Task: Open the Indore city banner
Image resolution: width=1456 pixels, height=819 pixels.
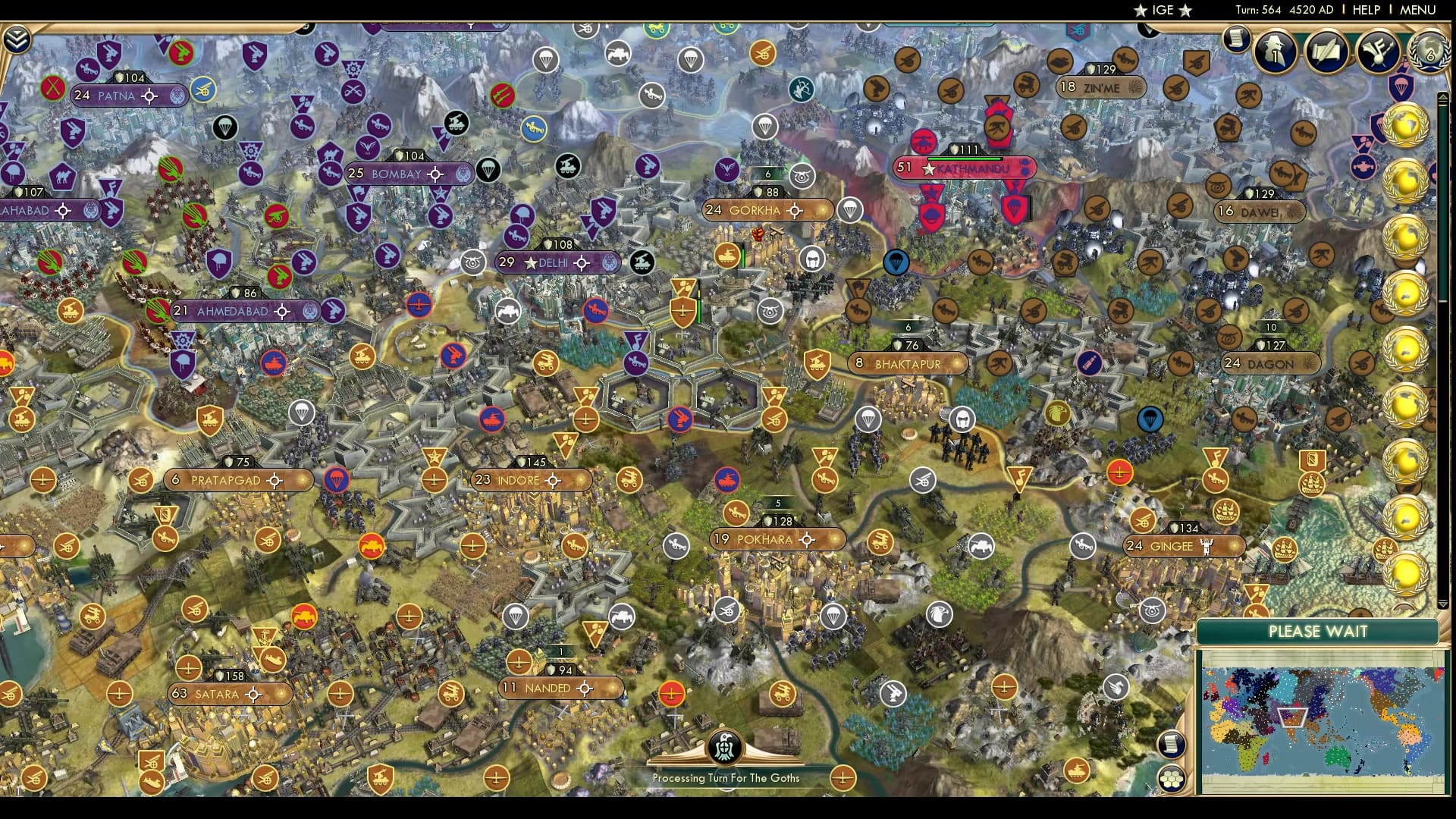Action: pyautogui.click(x=530, y=479)
